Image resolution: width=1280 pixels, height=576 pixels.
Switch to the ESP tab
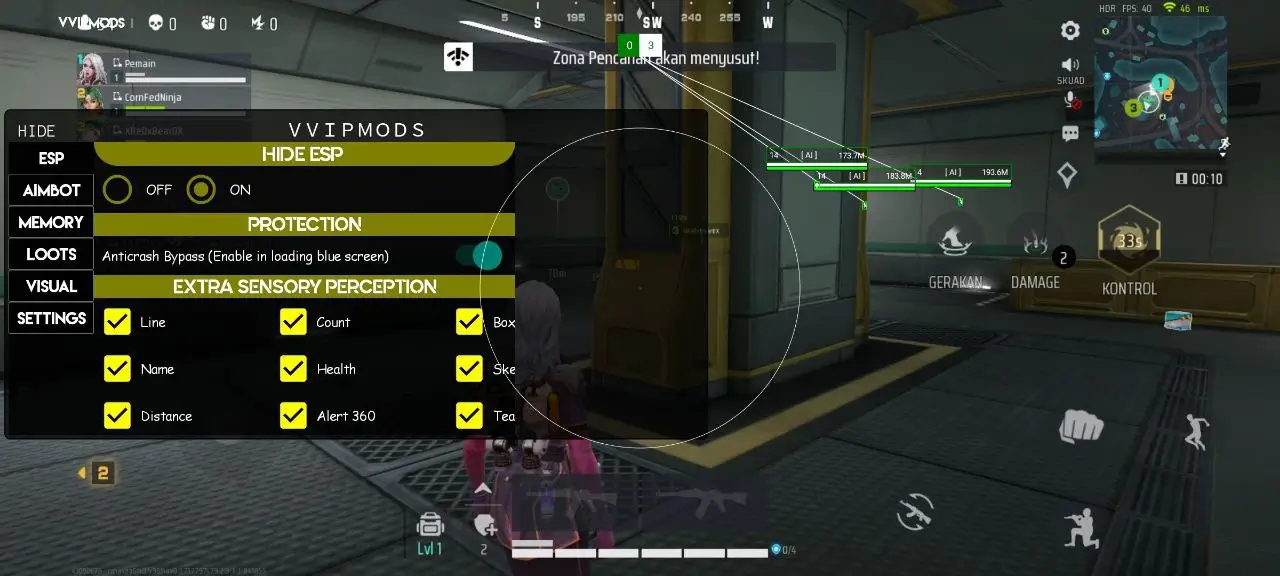(x=51, y=159)
